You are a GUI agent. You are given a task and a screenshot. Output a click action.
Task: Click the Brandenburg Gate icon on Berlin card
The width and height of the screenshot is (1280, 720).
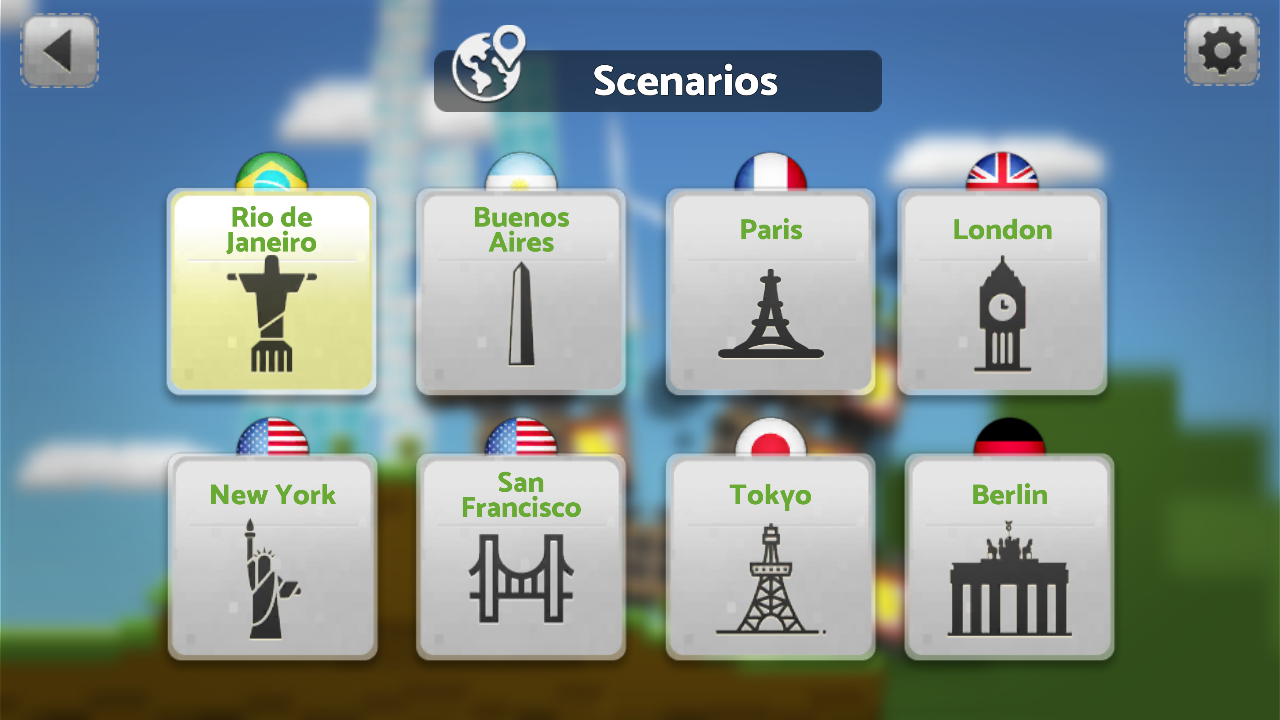click(1008, 585)
